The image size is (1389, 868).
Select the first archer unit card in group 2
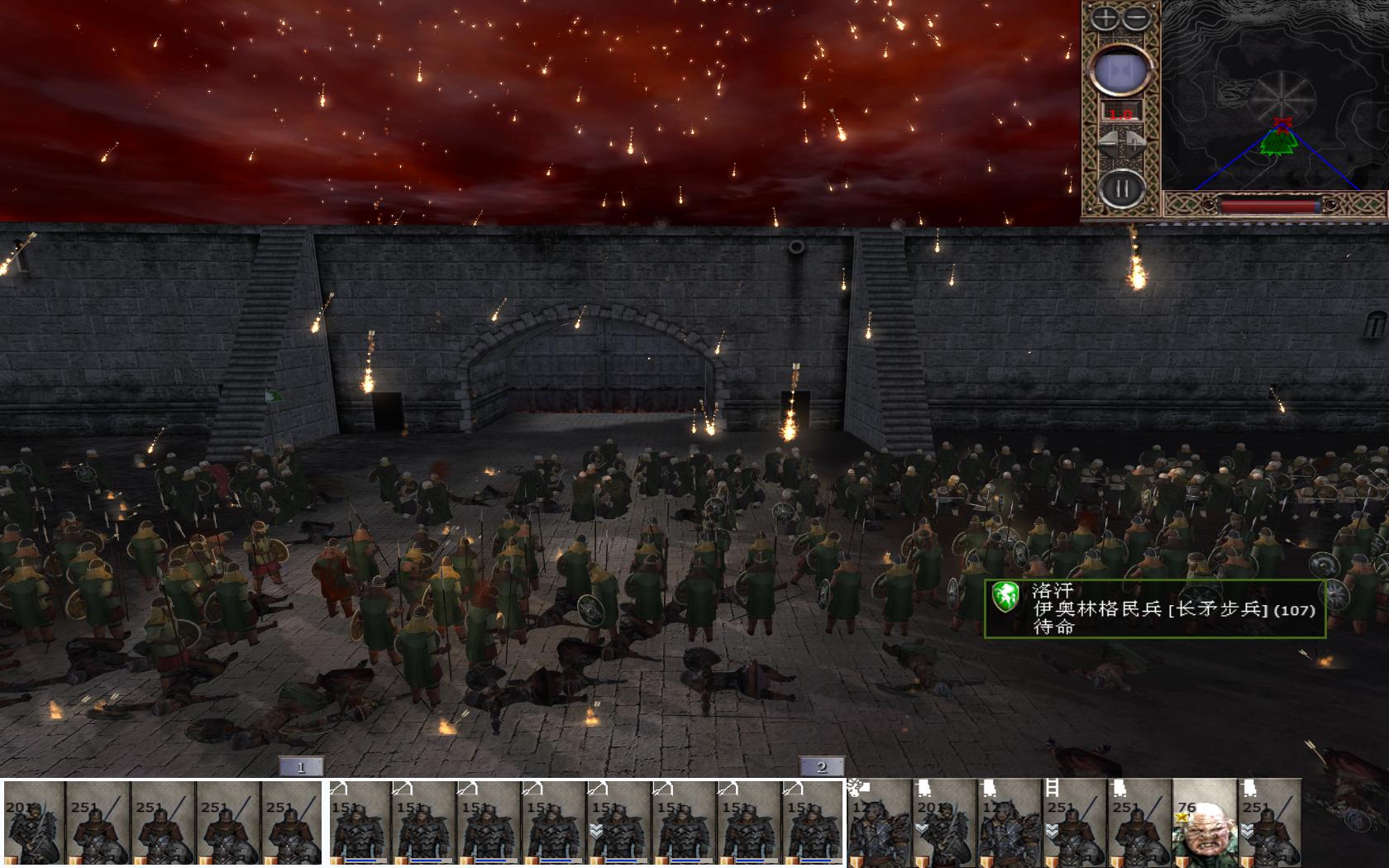[361, 823]
